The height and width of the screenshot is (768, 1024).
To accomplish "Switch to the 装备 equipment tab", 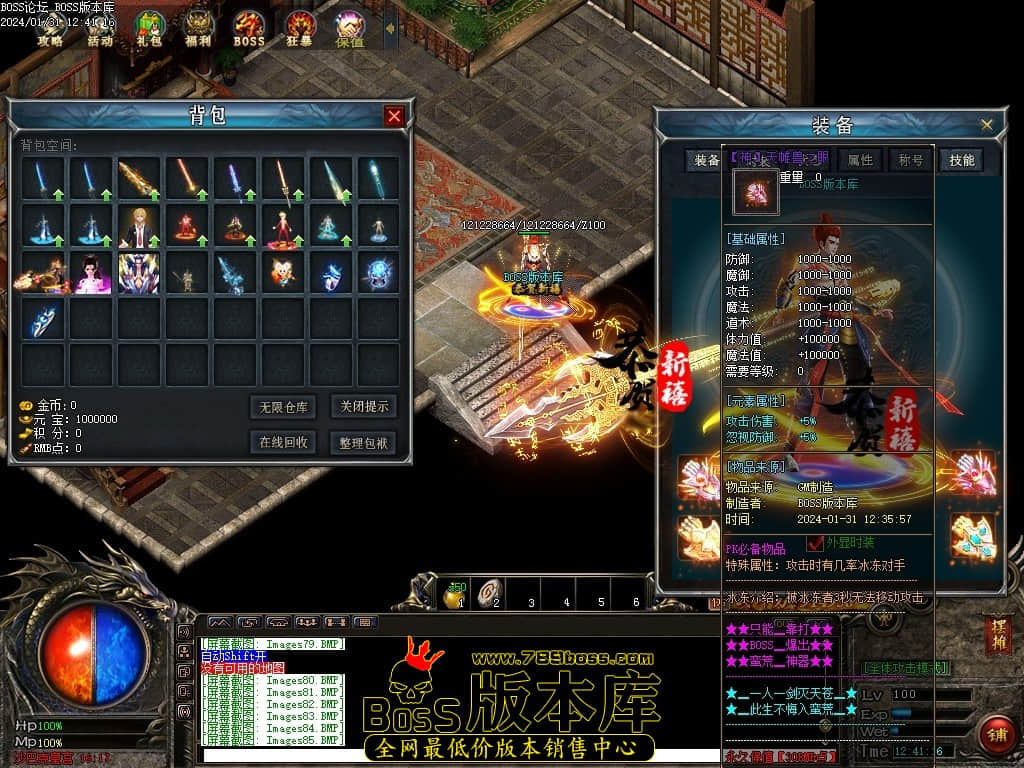I will 707,160.
